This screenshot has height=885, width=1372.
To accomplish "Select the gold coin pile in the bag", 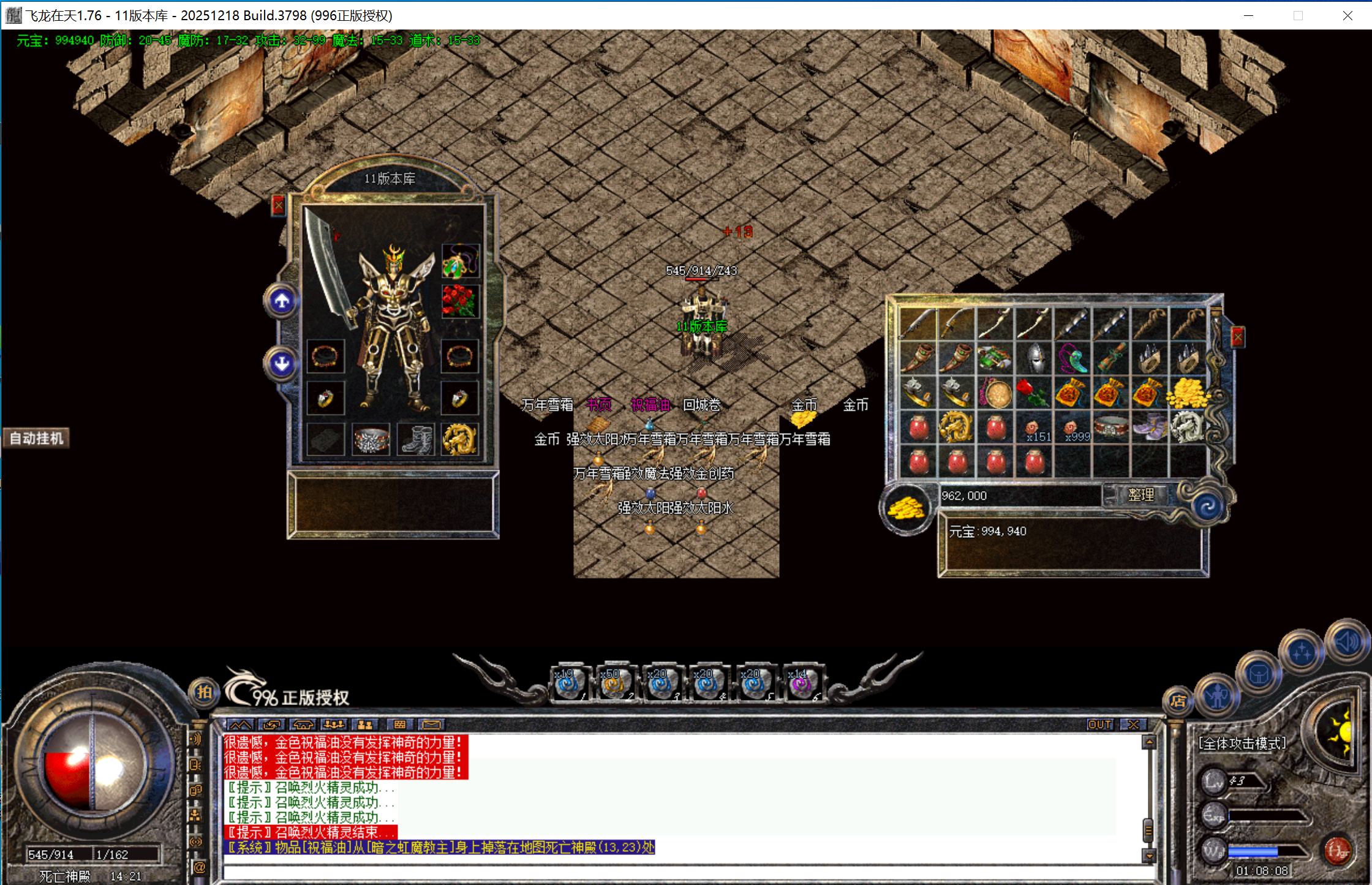I will (1188, 392).
